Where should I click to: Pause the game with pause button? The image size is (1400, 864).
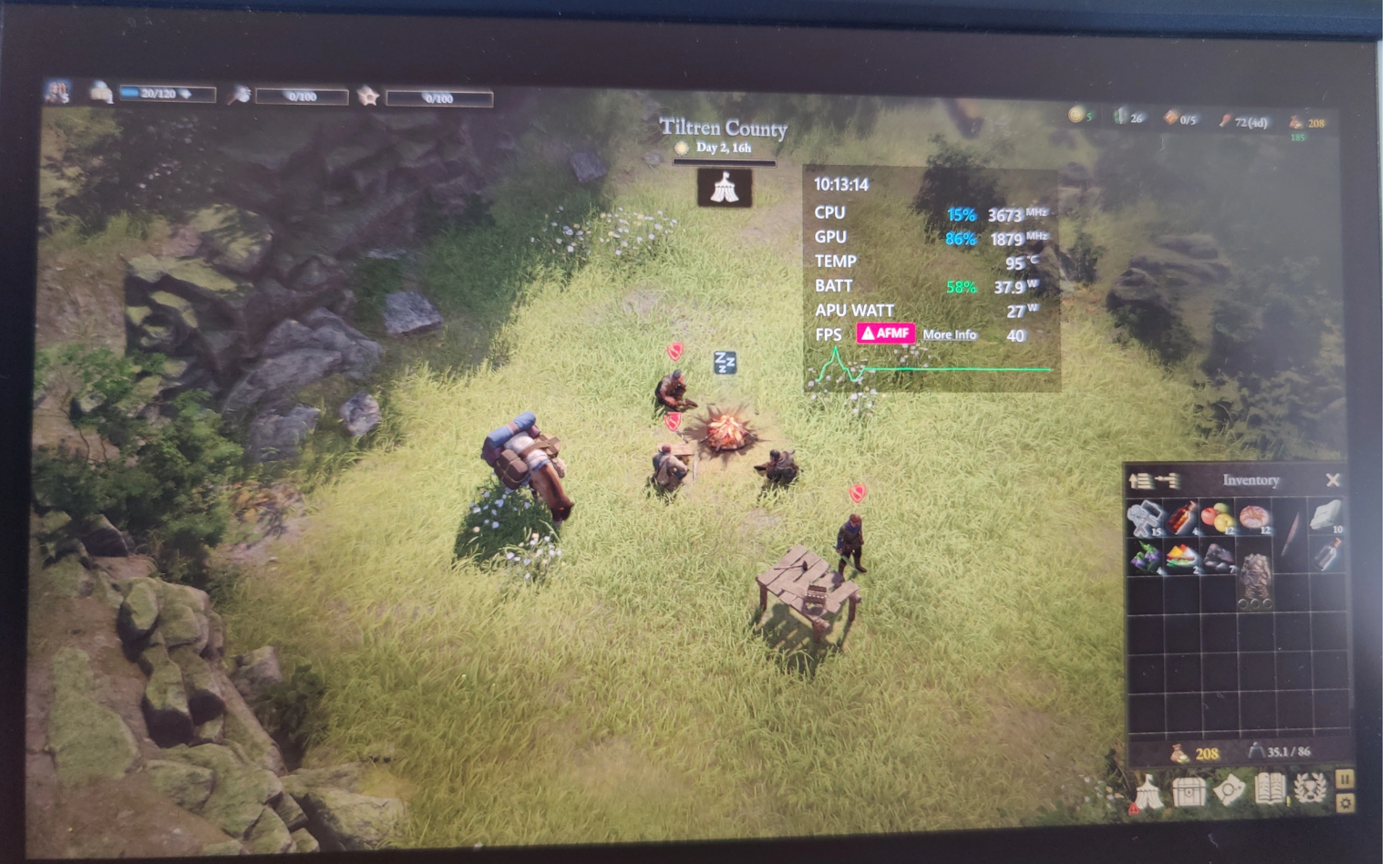(1344, 778)
